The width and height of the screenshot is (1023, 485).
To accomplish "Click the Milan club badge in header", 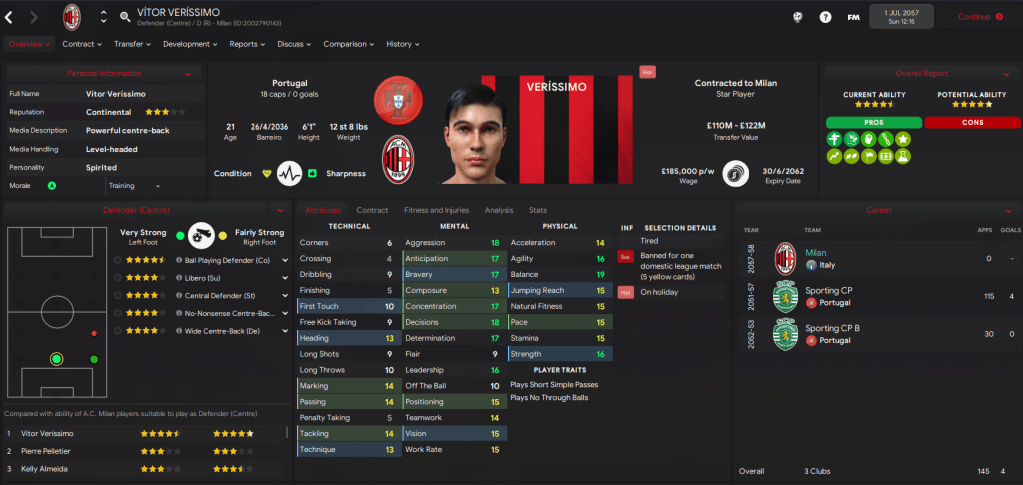I will (72, 17).
